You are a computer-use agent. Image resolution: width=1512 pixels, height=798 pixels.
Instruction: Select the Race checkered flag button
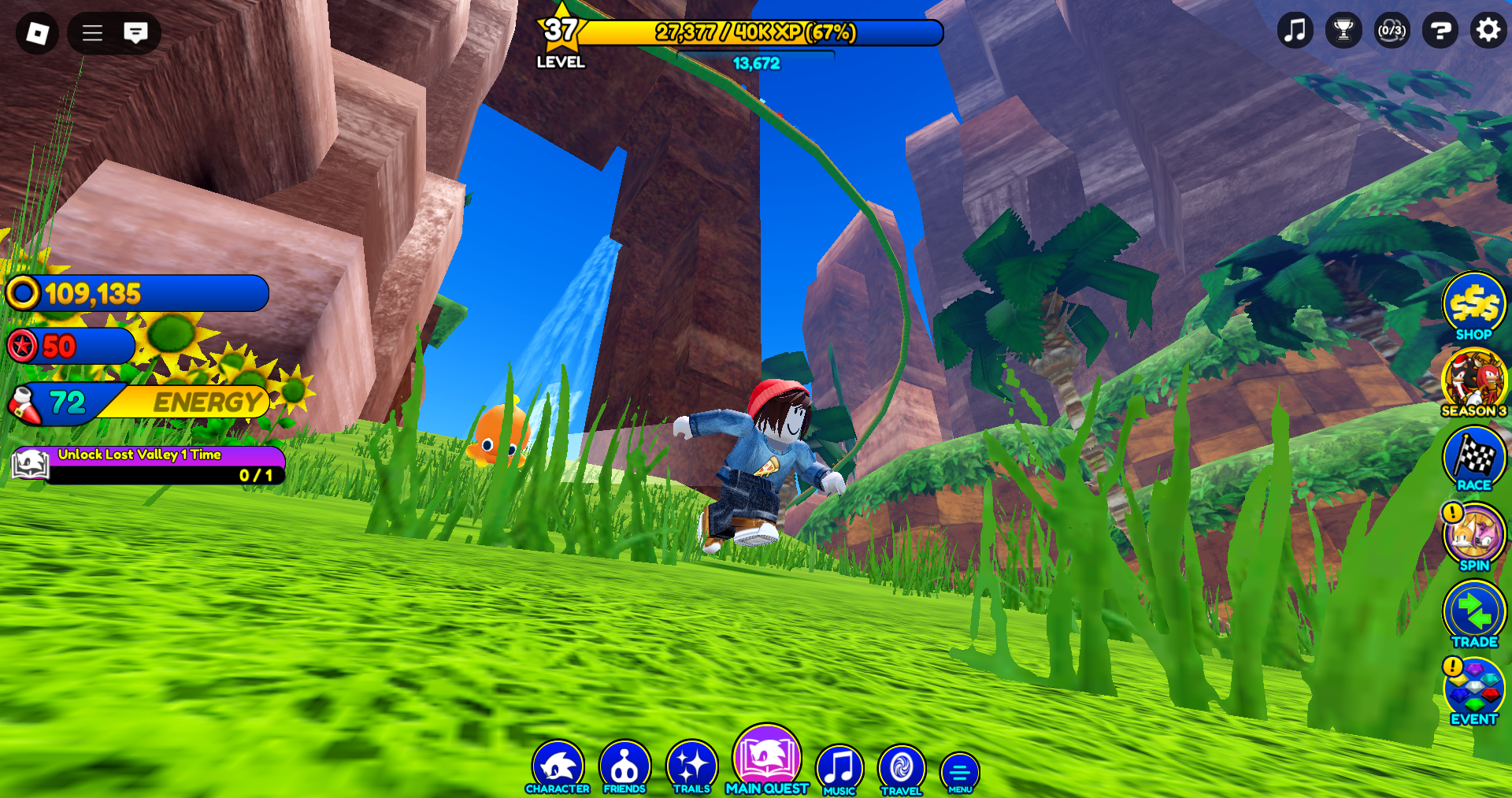click(1473, 458)
